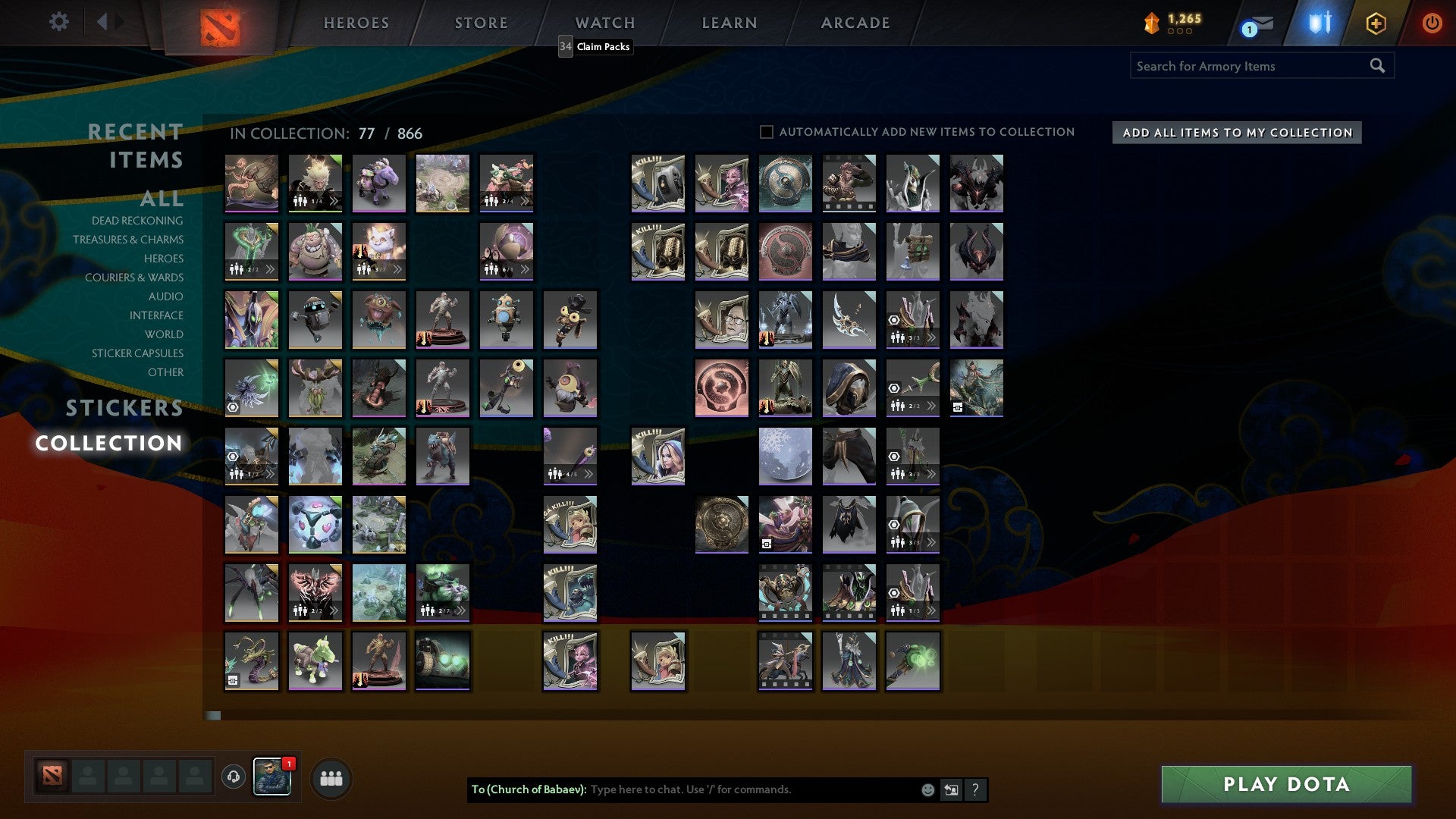Open the Arcade section
This screenshot has width=1456, height=819.
tap(855, 22)
